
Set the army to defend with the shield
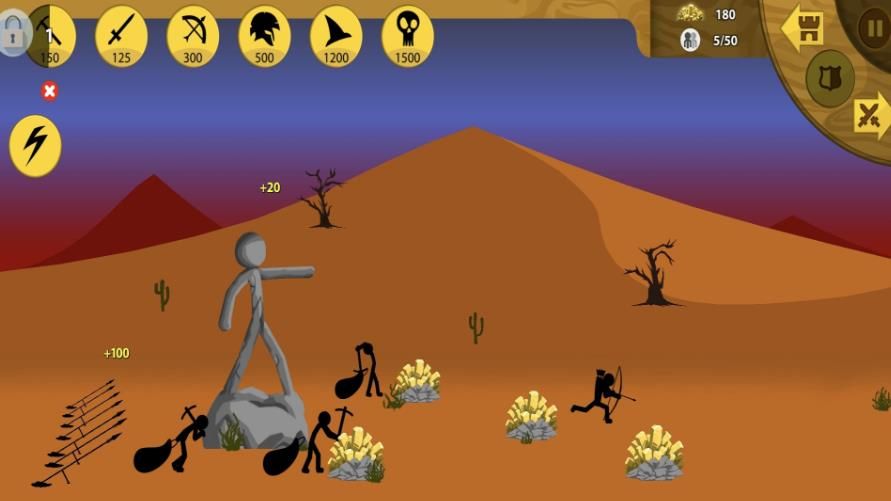tap(830, 79)
